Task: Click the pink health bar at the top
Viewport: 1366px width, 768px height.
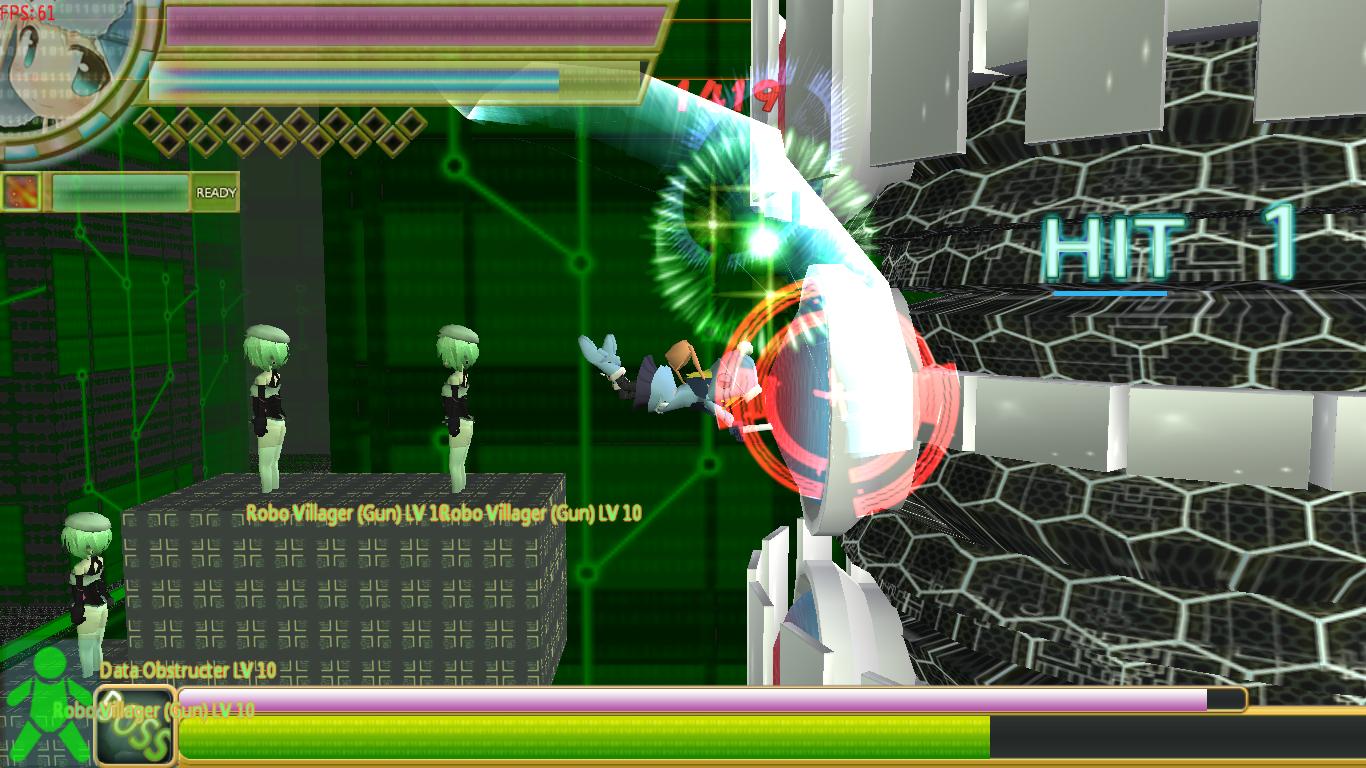Action: [410, 22]
